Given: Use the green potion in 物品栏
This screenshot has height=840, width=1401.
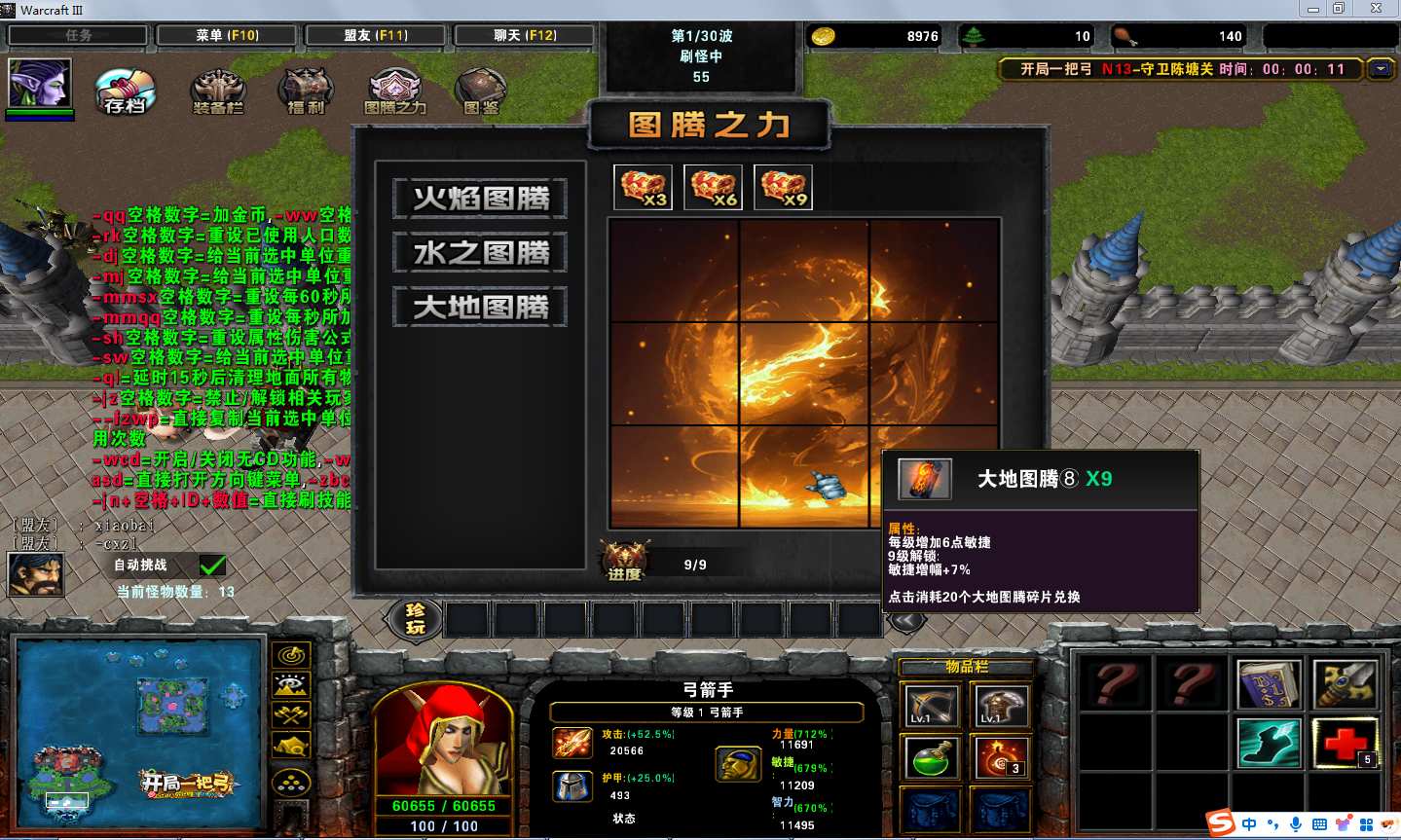Looking at the screenshot, I should click(x=931, y=758).
